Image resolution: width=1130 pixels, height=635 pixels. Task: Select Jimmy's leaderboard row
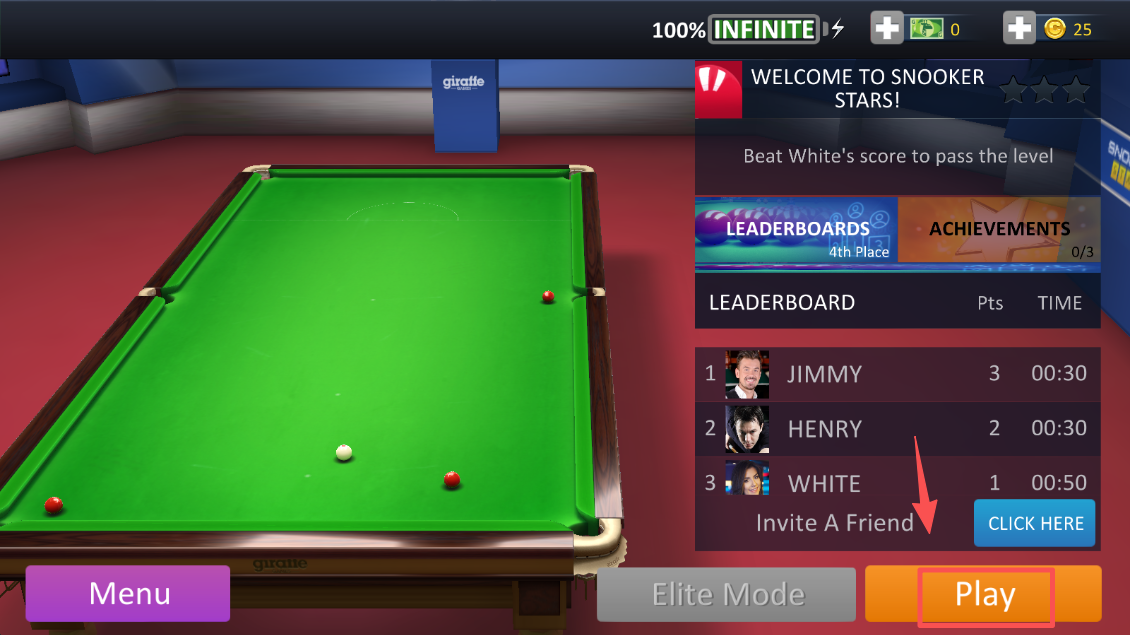pos(897,374)
